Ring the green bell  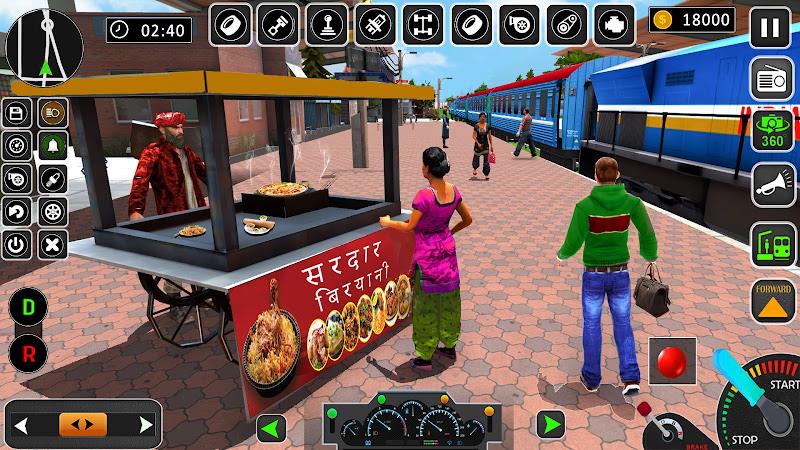click(52, 146)
